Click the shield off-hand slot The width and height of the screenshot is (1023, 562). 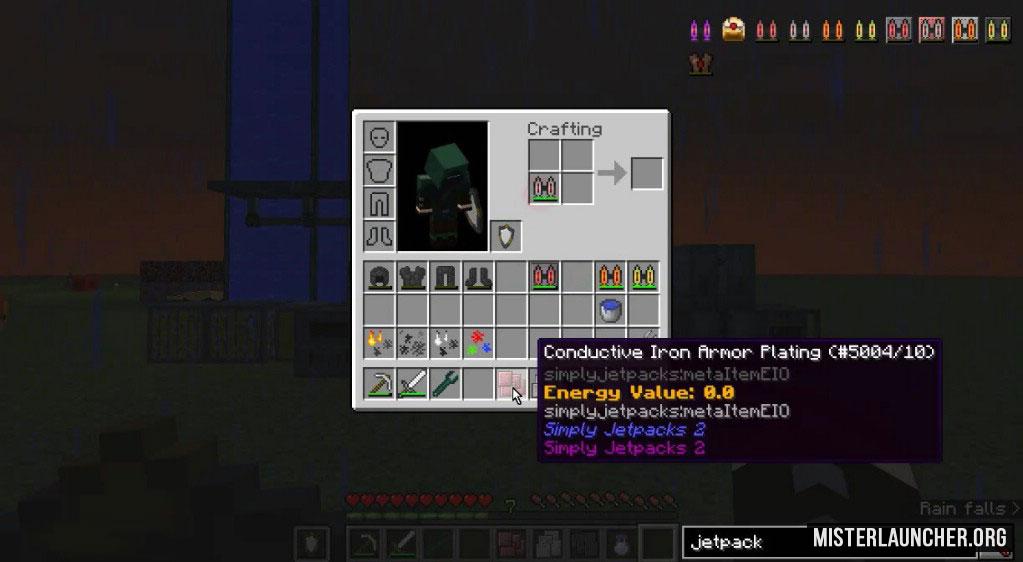point(506,236)
